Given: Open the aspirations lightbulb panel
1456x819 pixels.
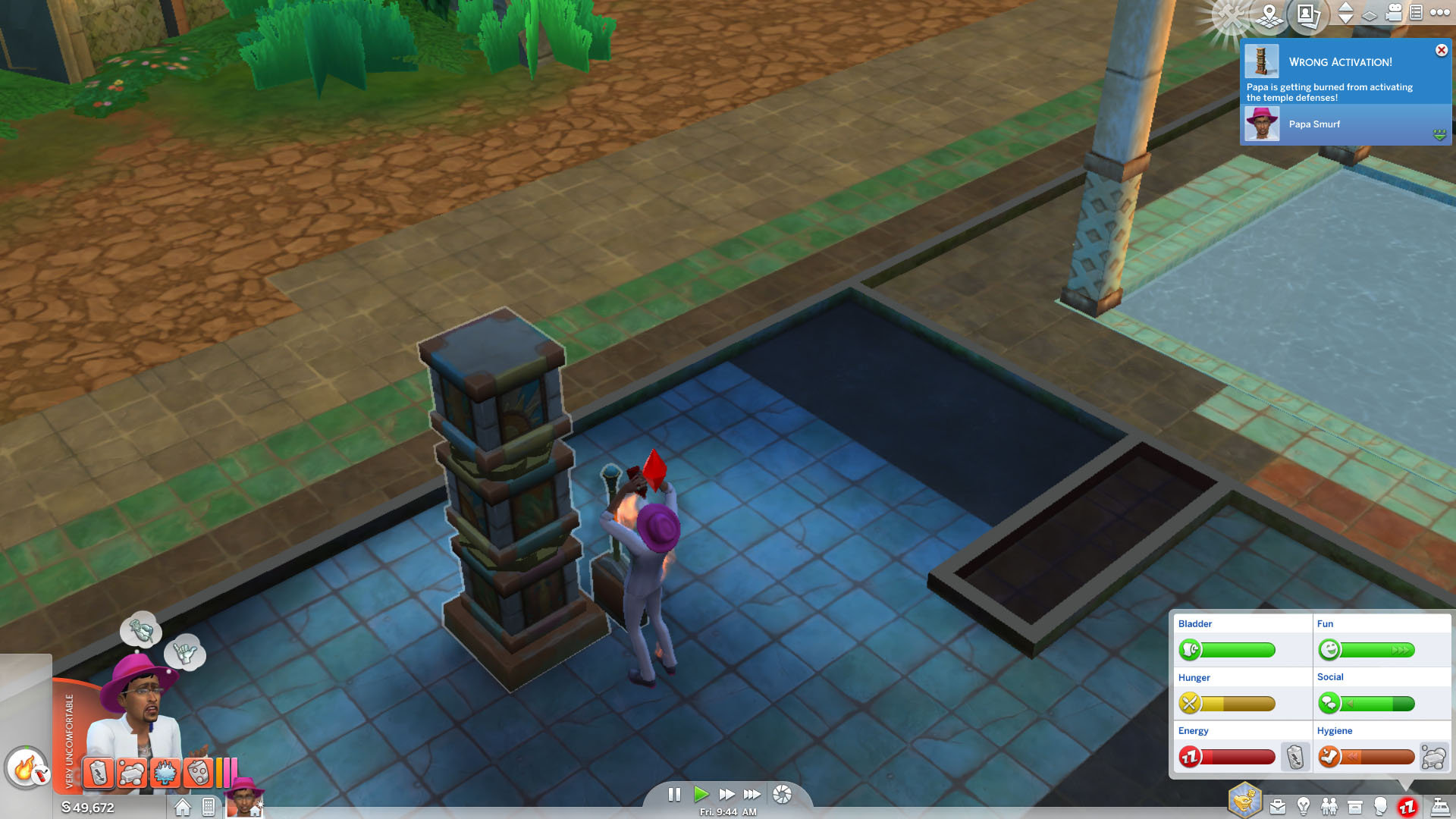Looking at the screenshot, I should (x=1304, y=806).
